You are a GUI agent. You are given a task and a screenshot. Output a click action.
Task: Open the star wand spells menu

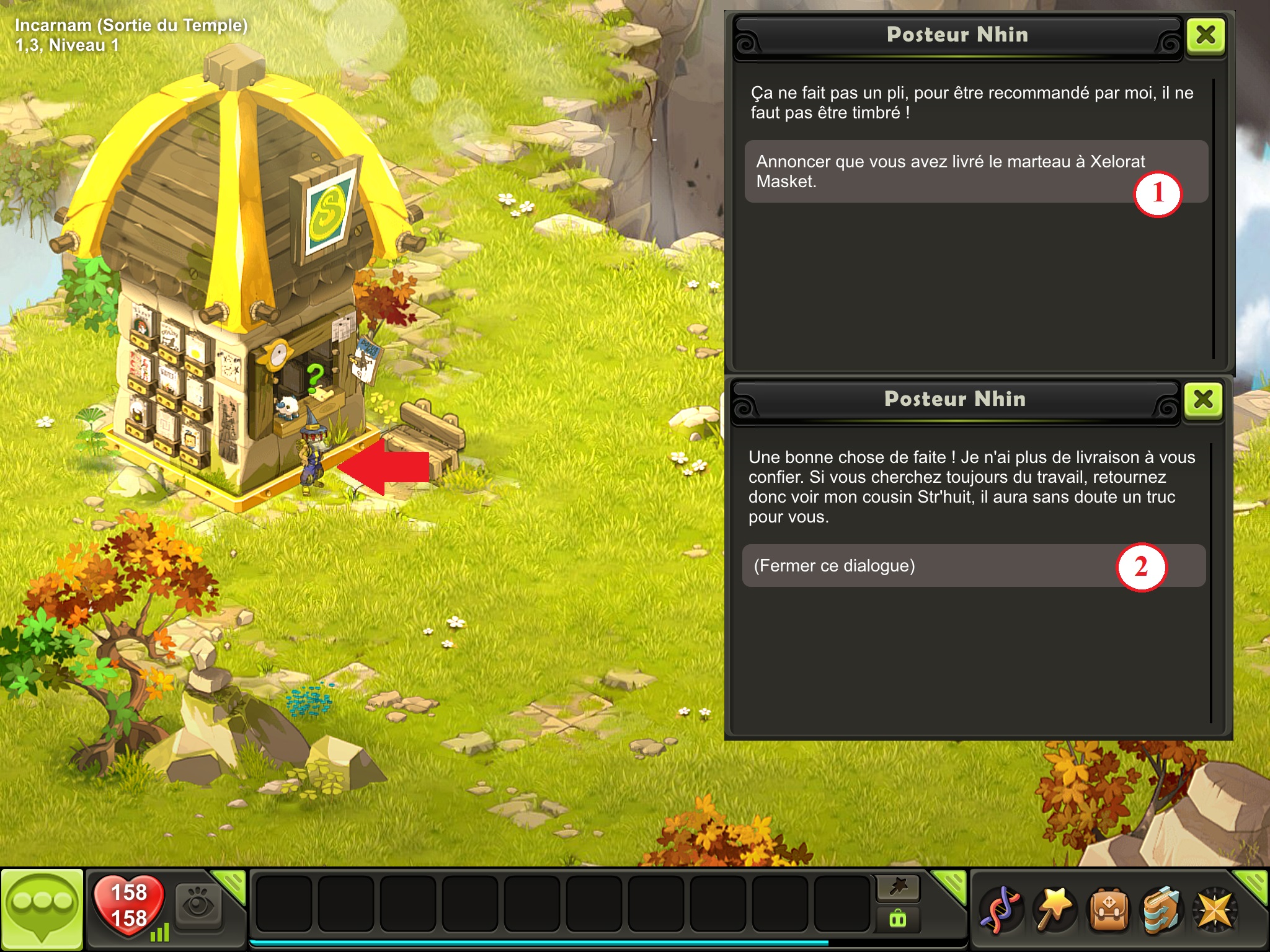pyautogui.click(x=1054, y=910)
